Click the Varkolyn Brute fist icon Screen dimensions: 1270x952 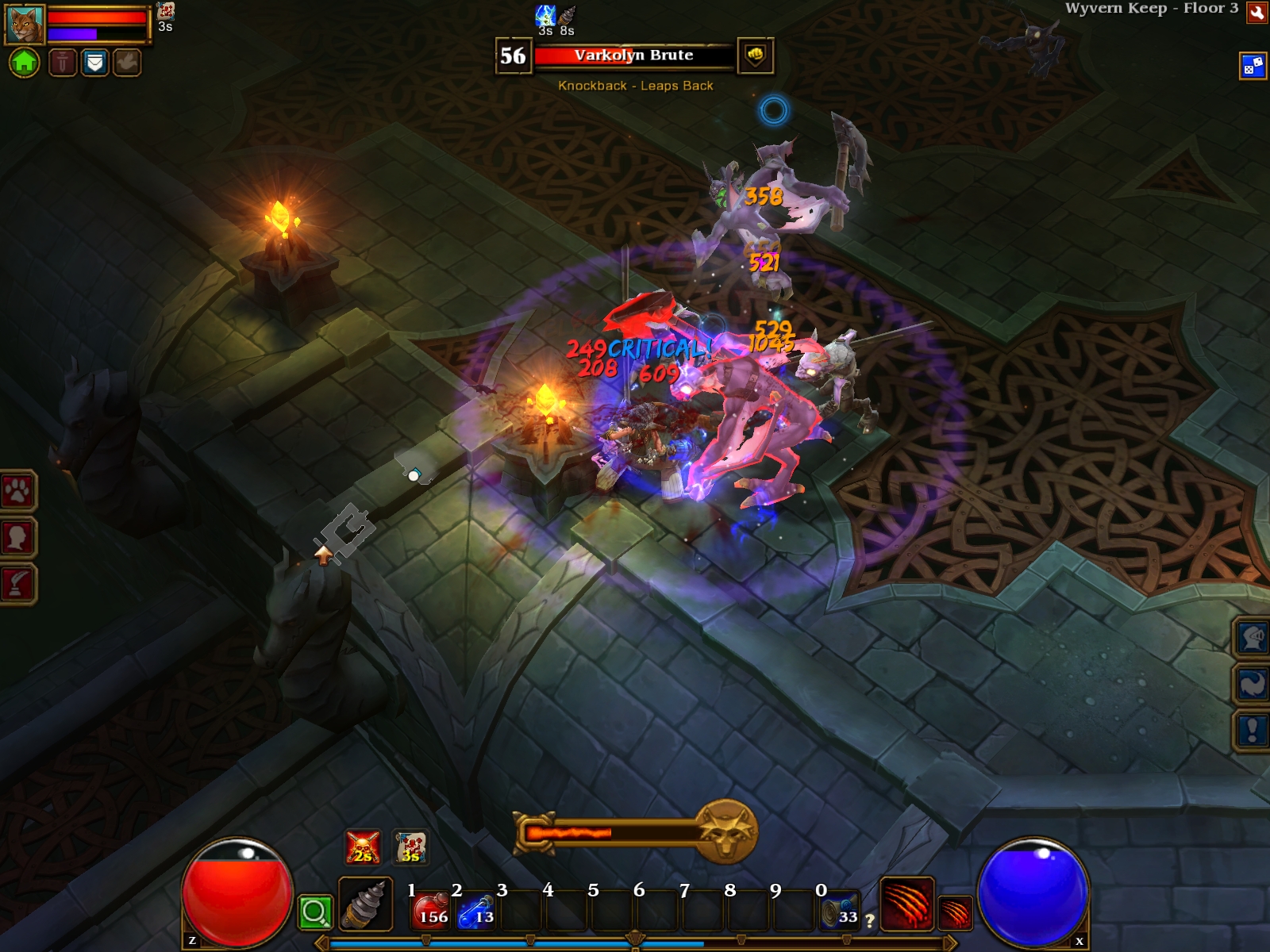[755, 56]
